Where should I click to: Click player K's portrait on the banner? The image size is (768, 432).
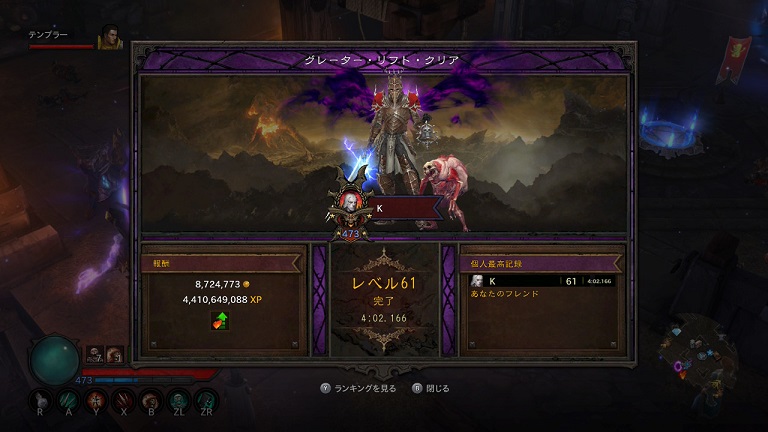(x=352, y=204)
